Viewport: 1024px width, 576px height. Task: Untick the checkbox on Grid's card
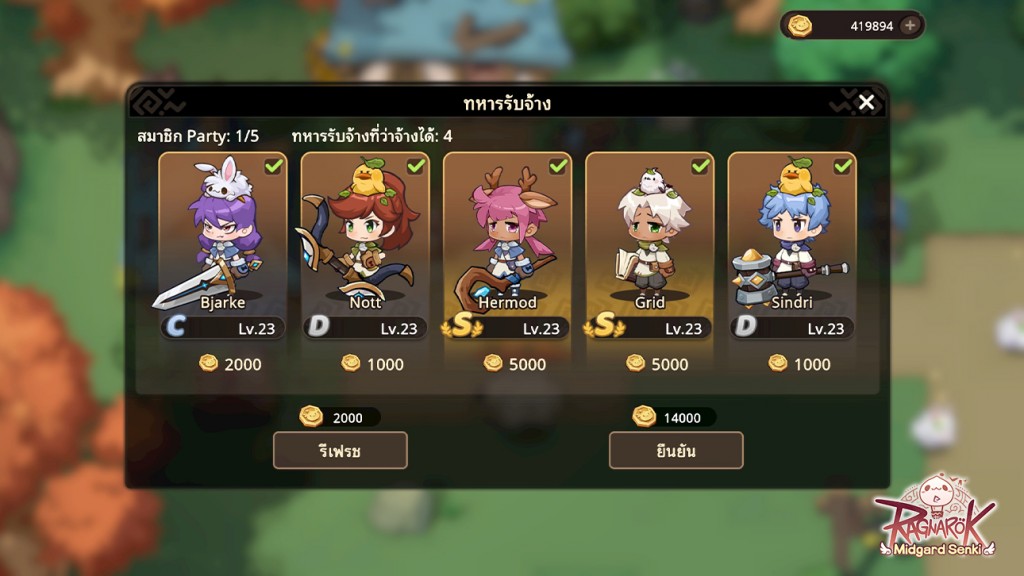pos(700,166)
